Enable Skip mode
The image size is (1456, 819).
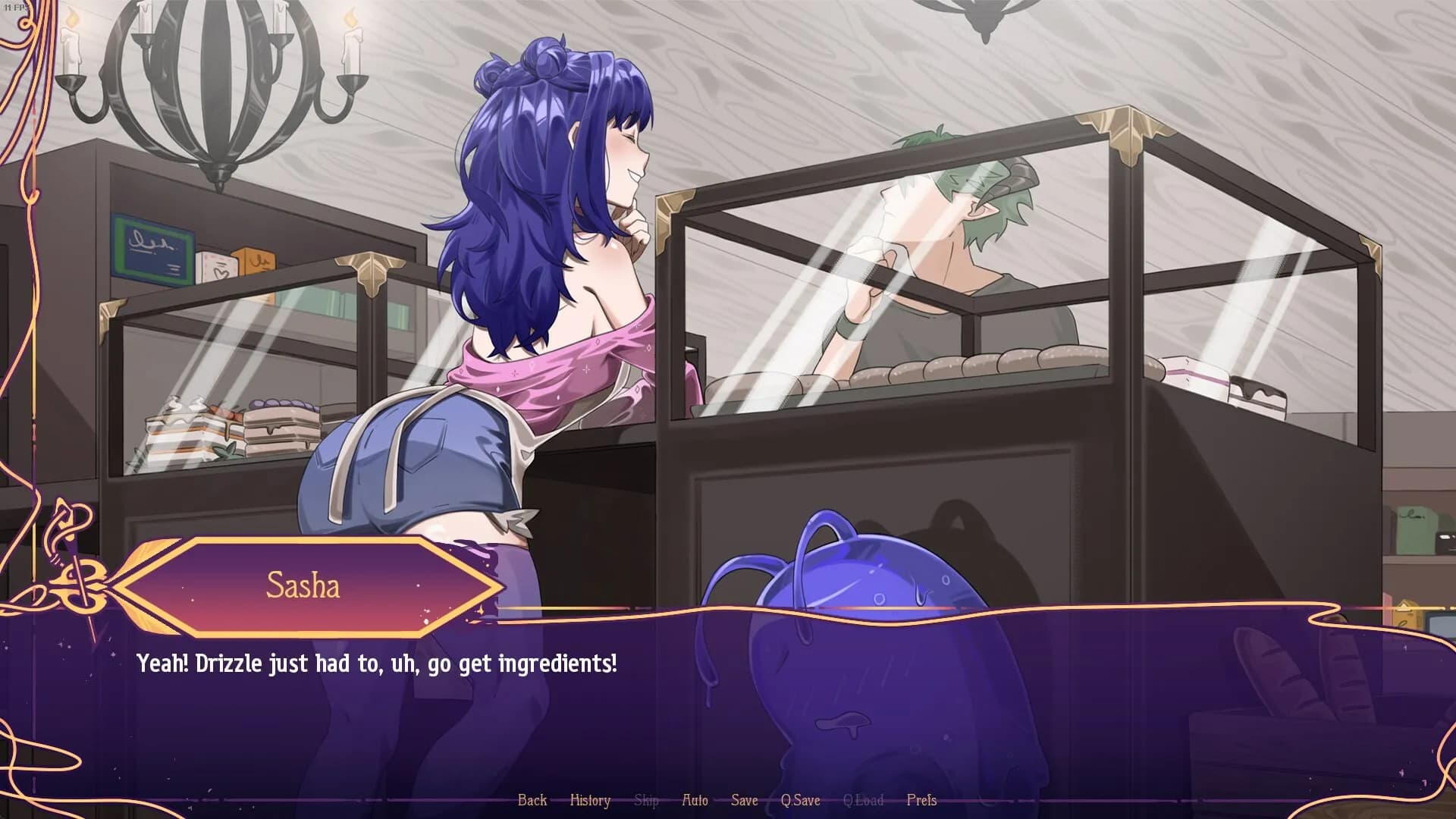pyautogui.click(x=646, y=800)
